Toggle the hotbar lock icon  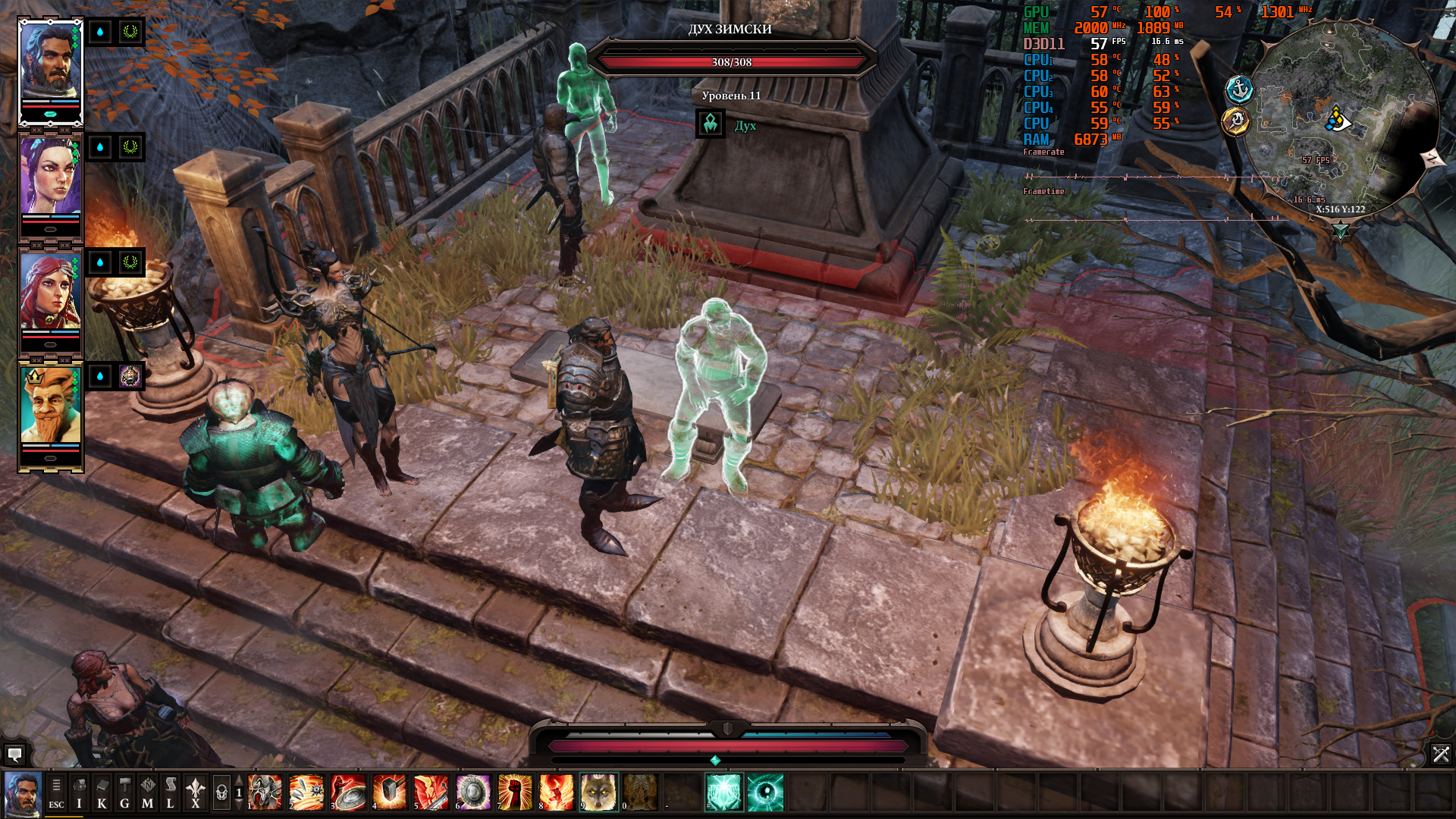221,793
